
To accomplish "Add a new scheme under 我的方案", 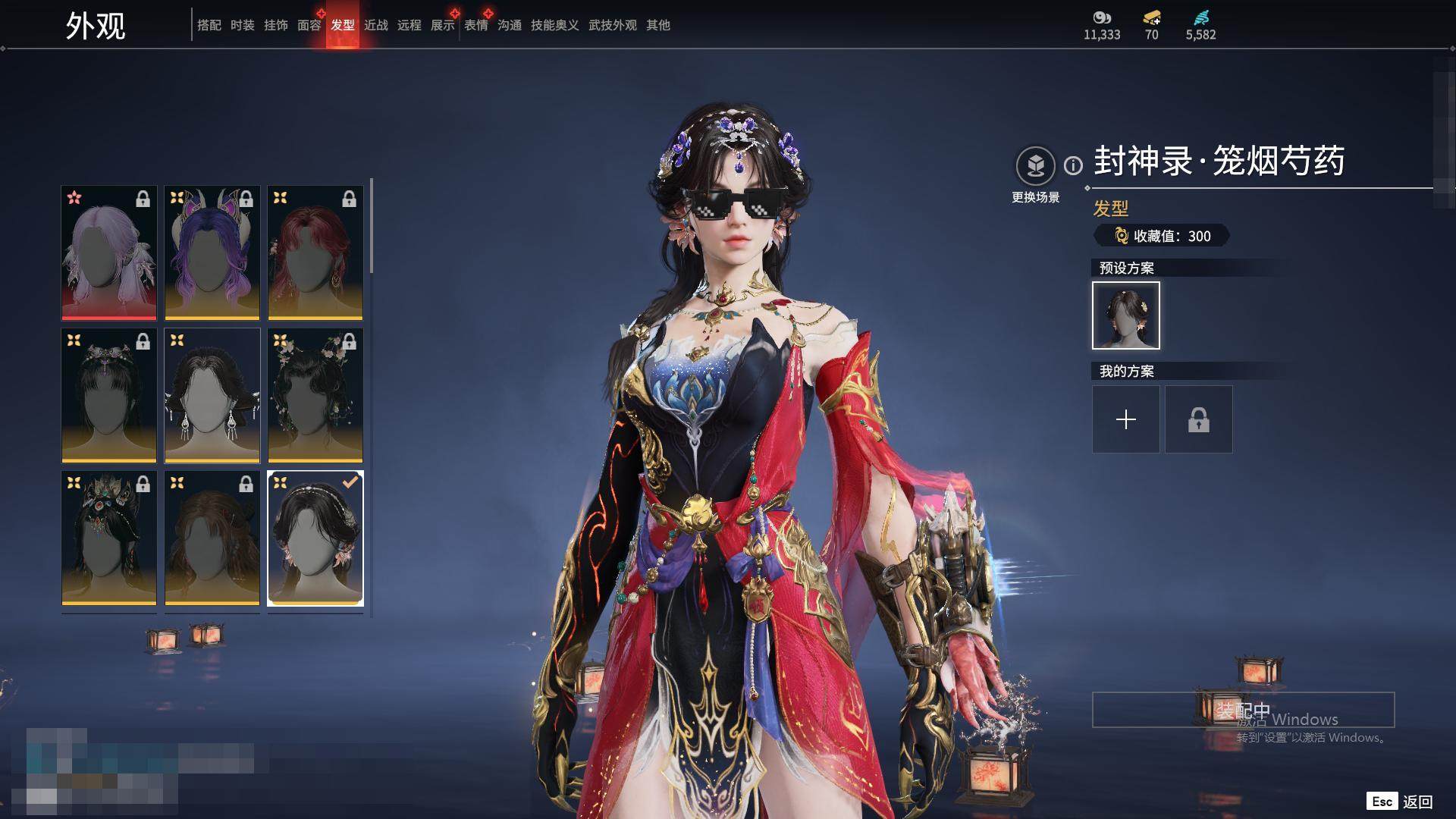I will coord(1125,419).
